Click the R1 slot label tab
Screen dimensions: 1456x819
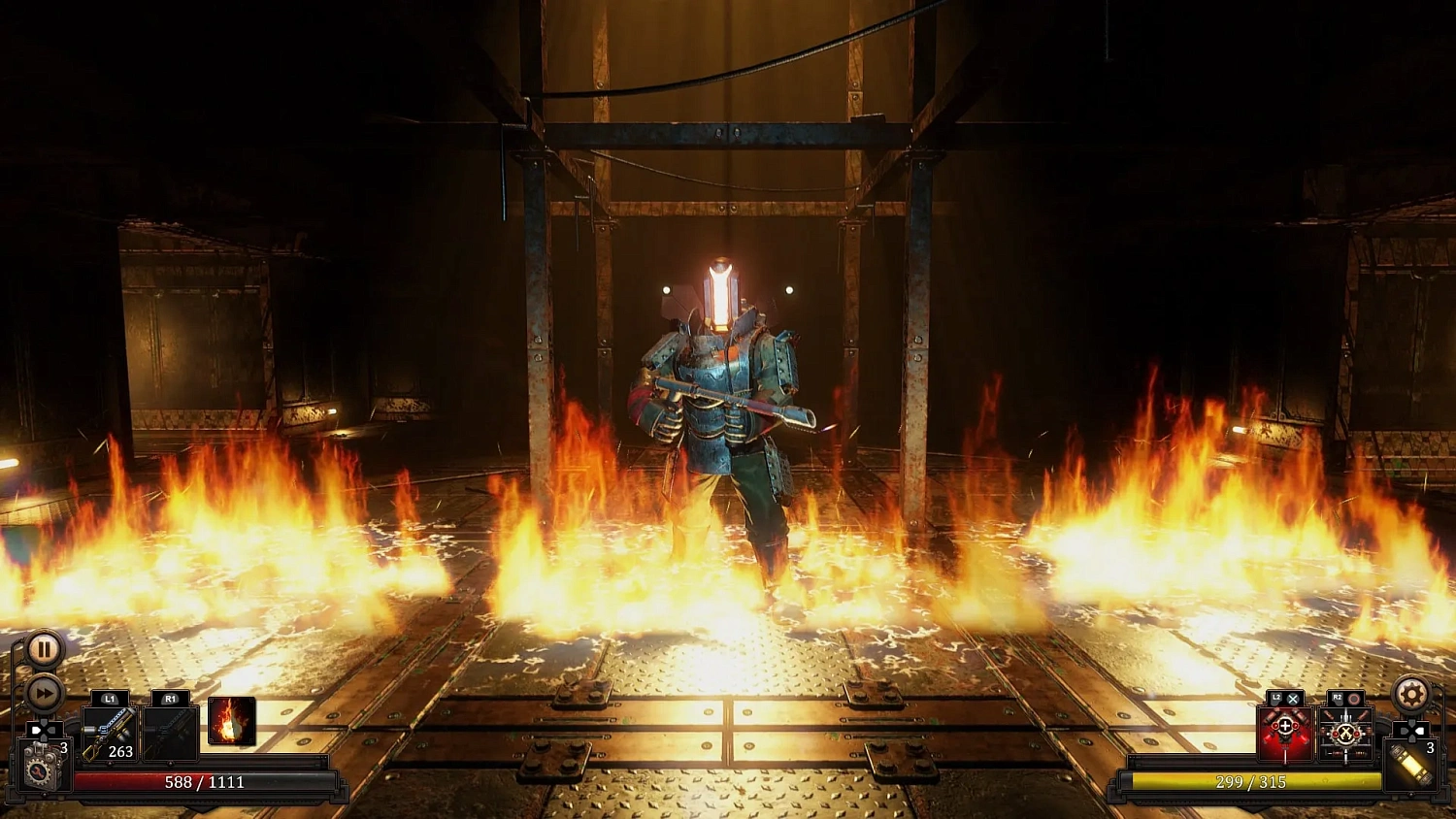point(169,698)
